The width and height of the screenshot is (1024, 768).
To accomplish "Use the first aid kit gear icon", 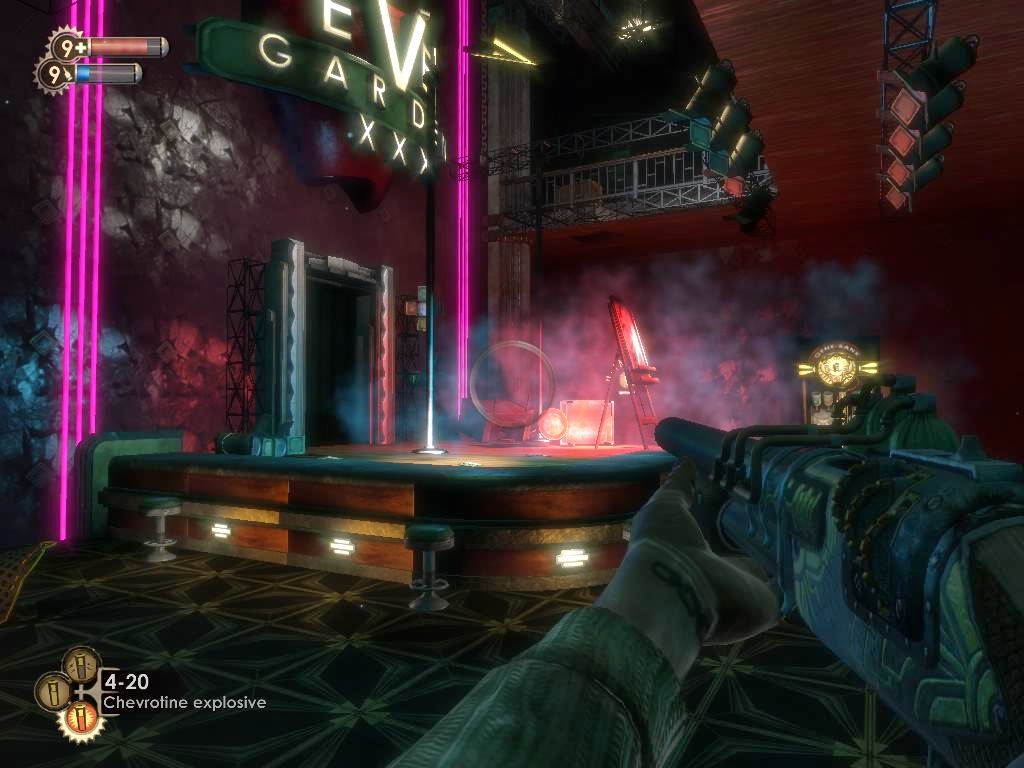I will 68,45.
